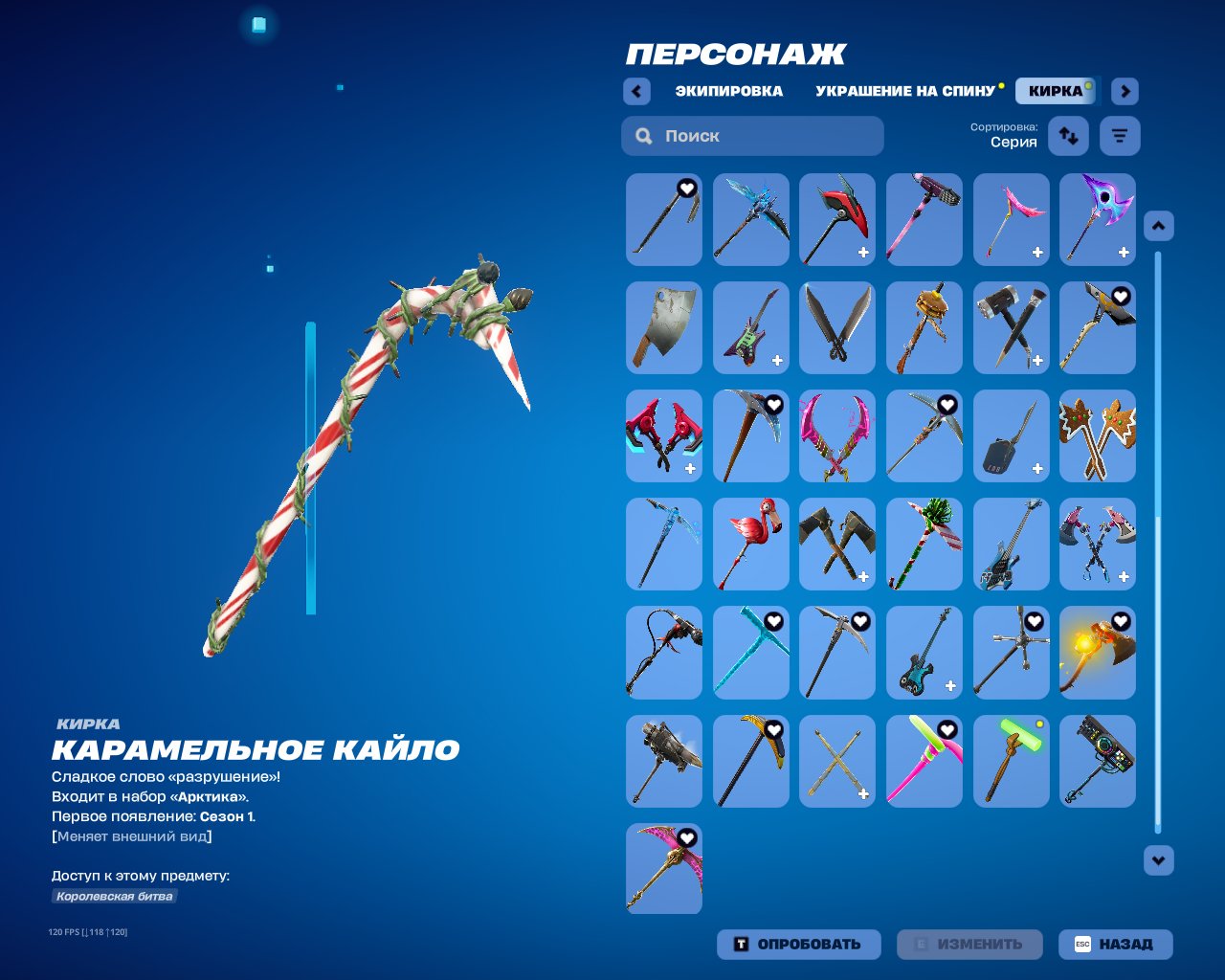The height and width of the screenshot is (980, 1225).
Task: Open the filter icon beside sorting
Action: (x=1119, y=136)
